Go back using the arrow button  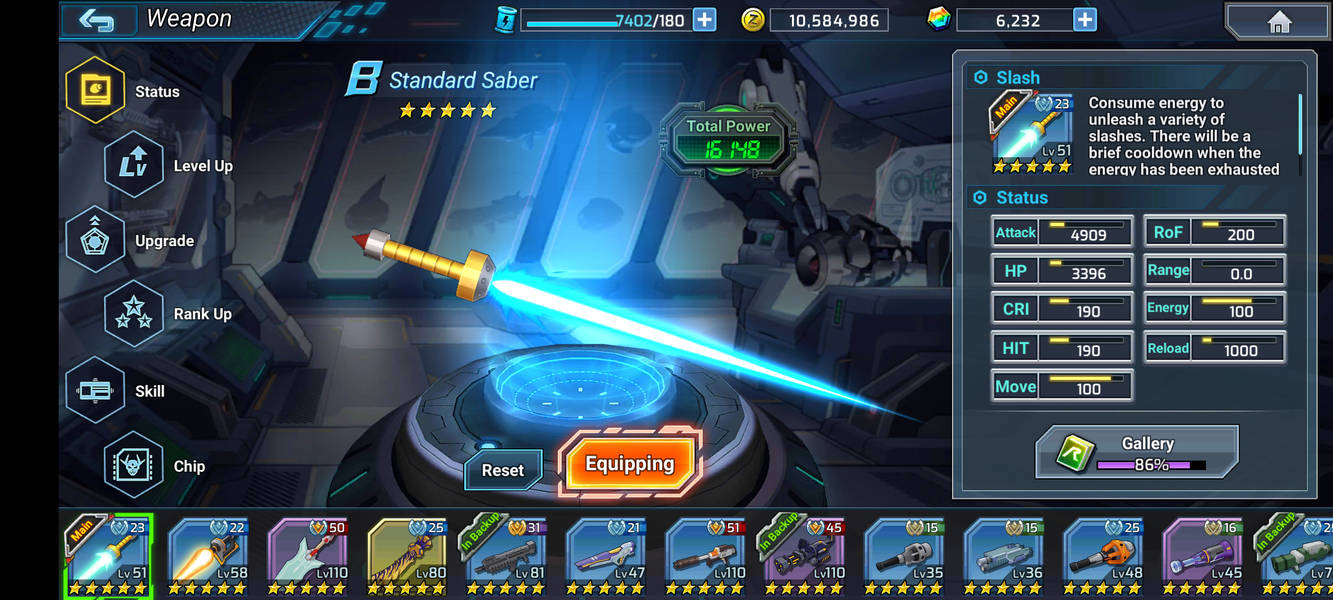tap(97, 20)
